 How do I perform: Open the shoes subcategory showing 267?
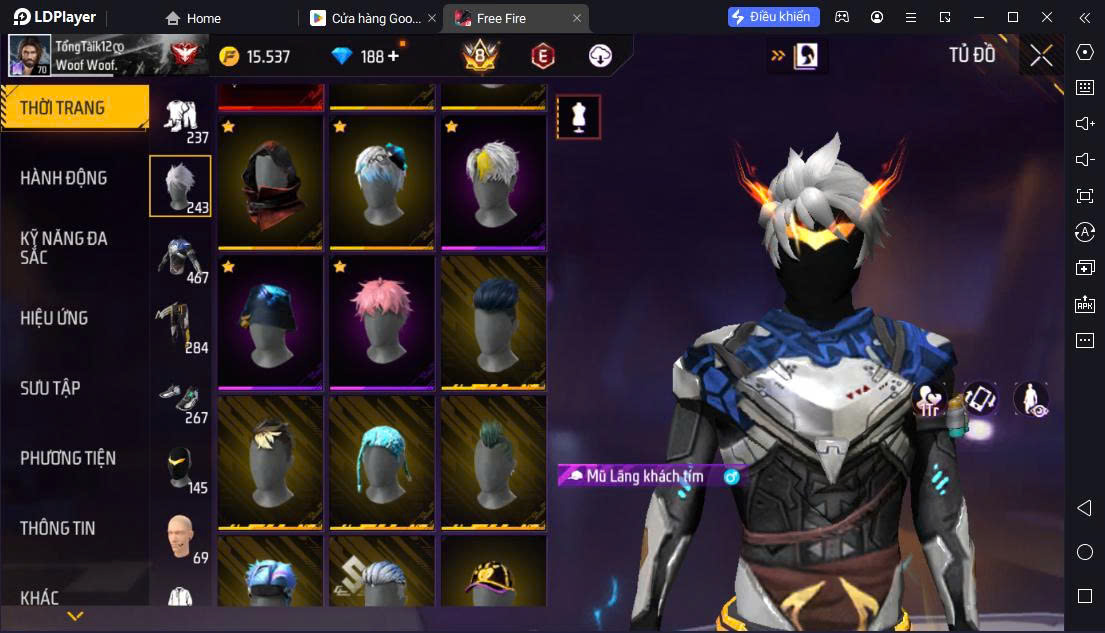click(x=181, y=398)
